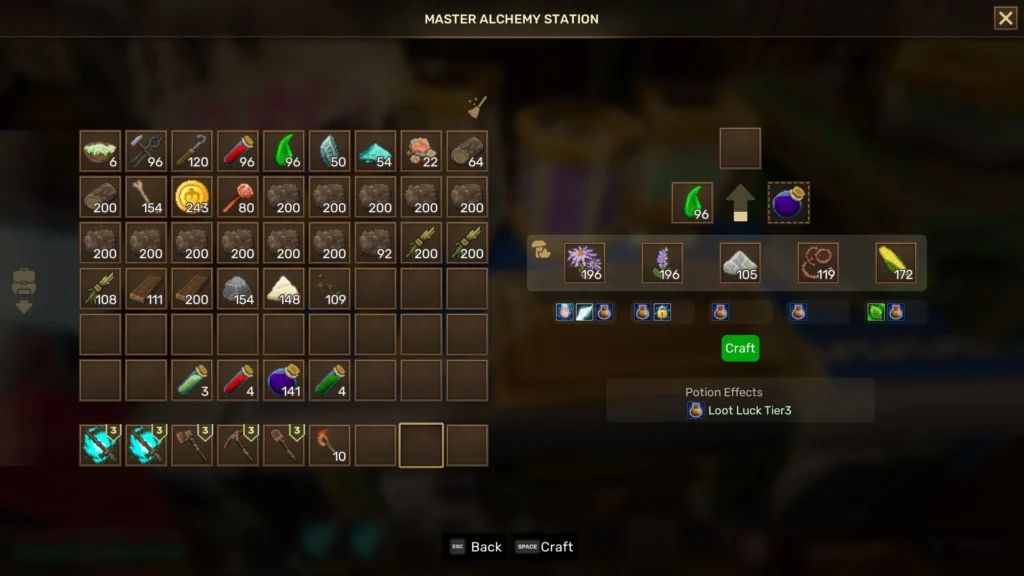Image resolution: width=1024 pixels, height=576 pixels.
Task: Sort inventory with the broom icon
Action: pos(477,108)
